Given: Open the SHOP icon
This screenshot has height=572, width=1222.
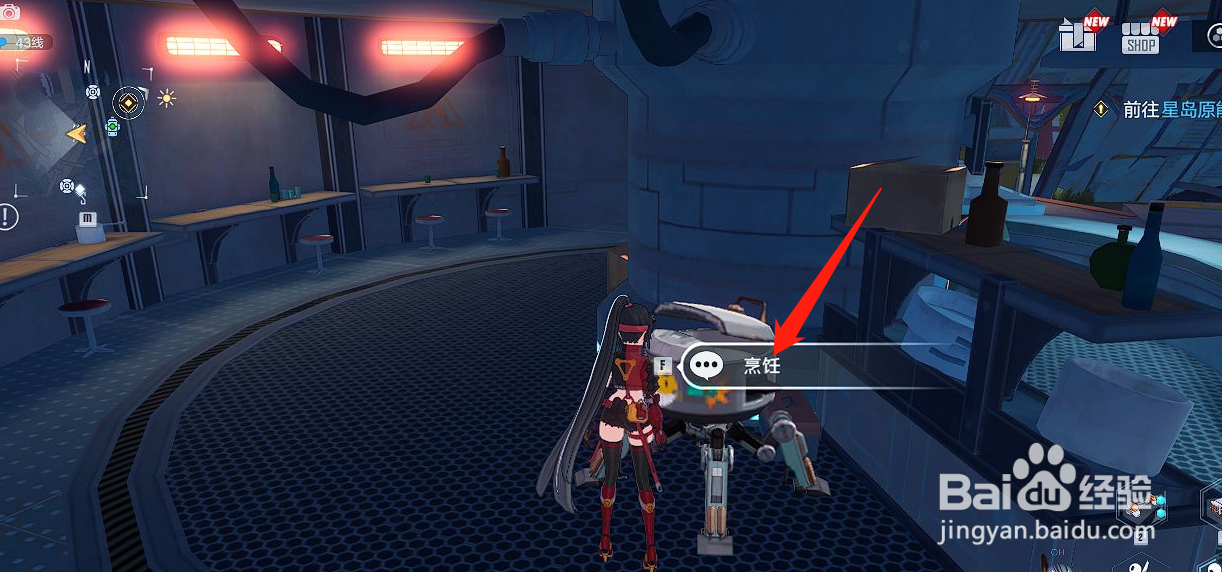Looking at the screenshot, I should pyautogui.click(x=1140, y=36).
